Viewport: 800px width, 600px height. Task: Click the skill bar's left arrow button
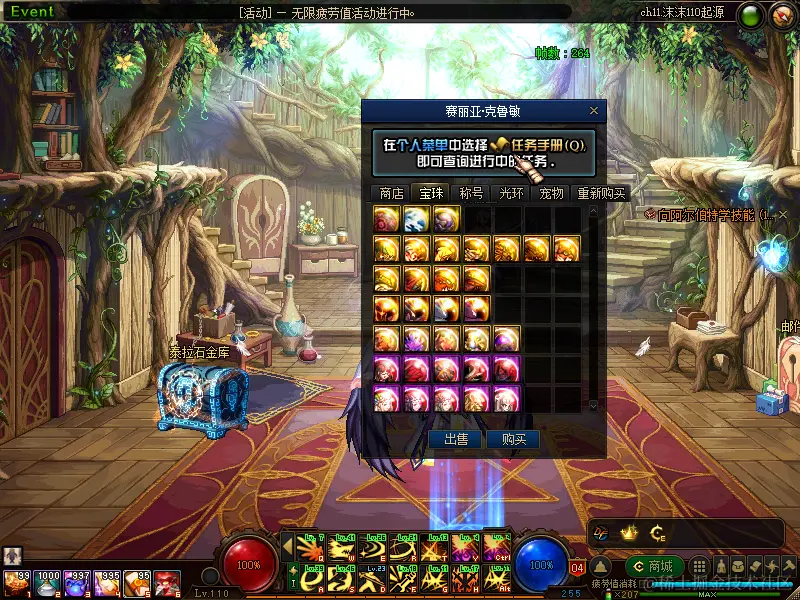pos(287,545)
